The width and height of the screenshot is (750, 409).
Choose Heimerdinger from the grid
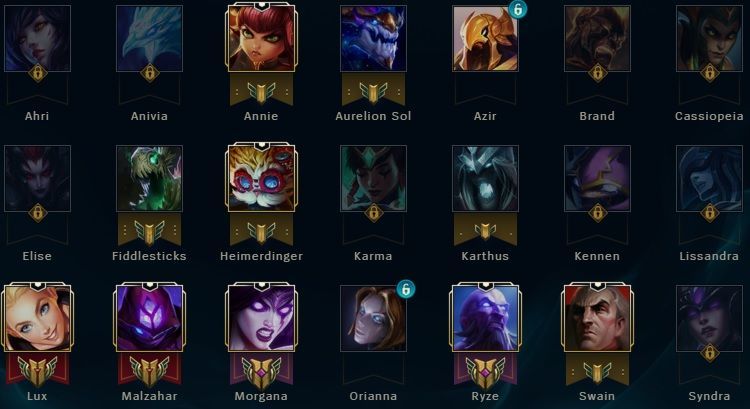261,178
